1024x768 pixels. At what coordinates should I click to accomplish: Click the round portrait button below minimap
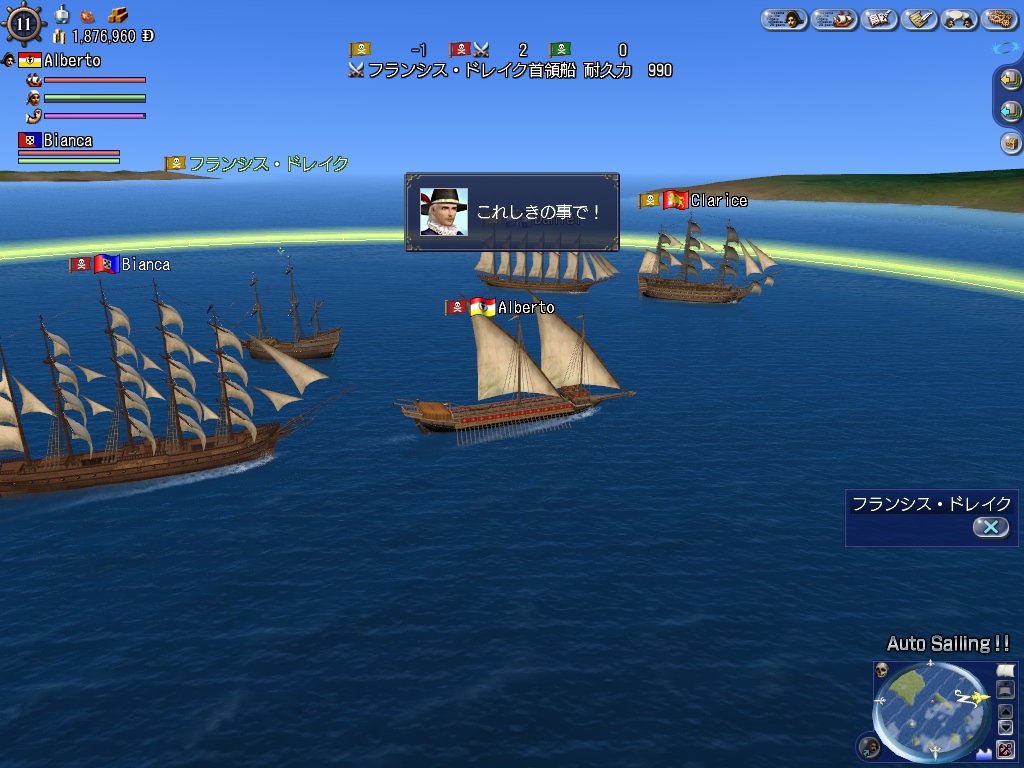pyautogui.click(x=869, y=745)
